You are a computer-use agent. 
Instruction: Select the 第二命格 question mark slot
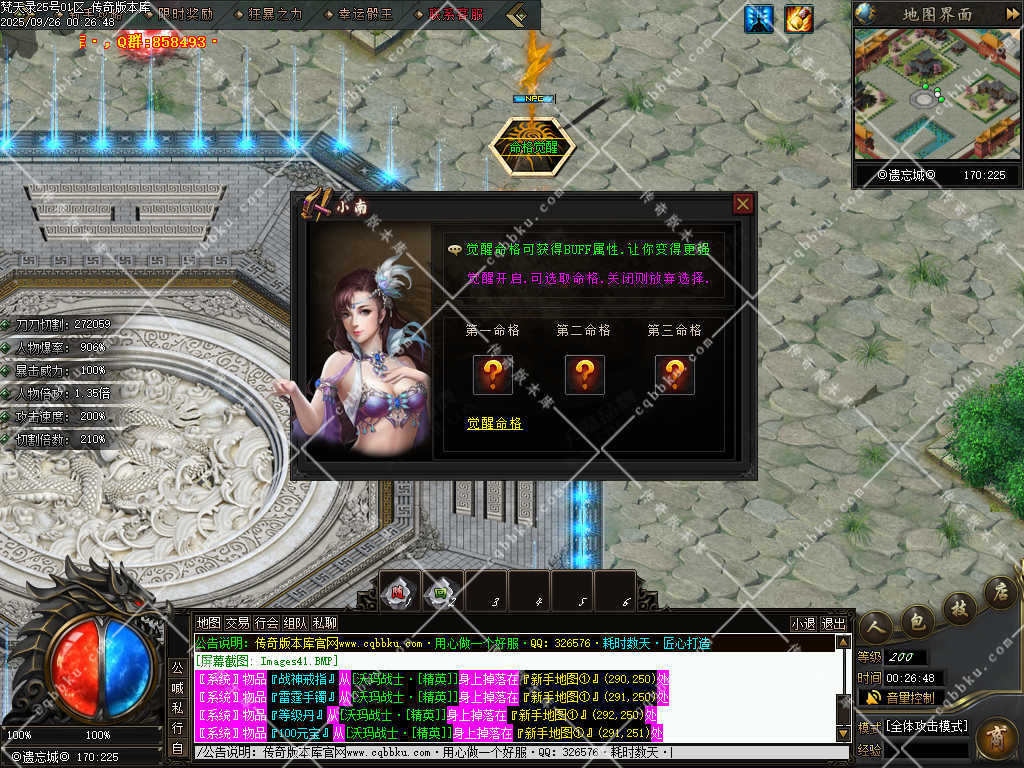tap(584, 374)
